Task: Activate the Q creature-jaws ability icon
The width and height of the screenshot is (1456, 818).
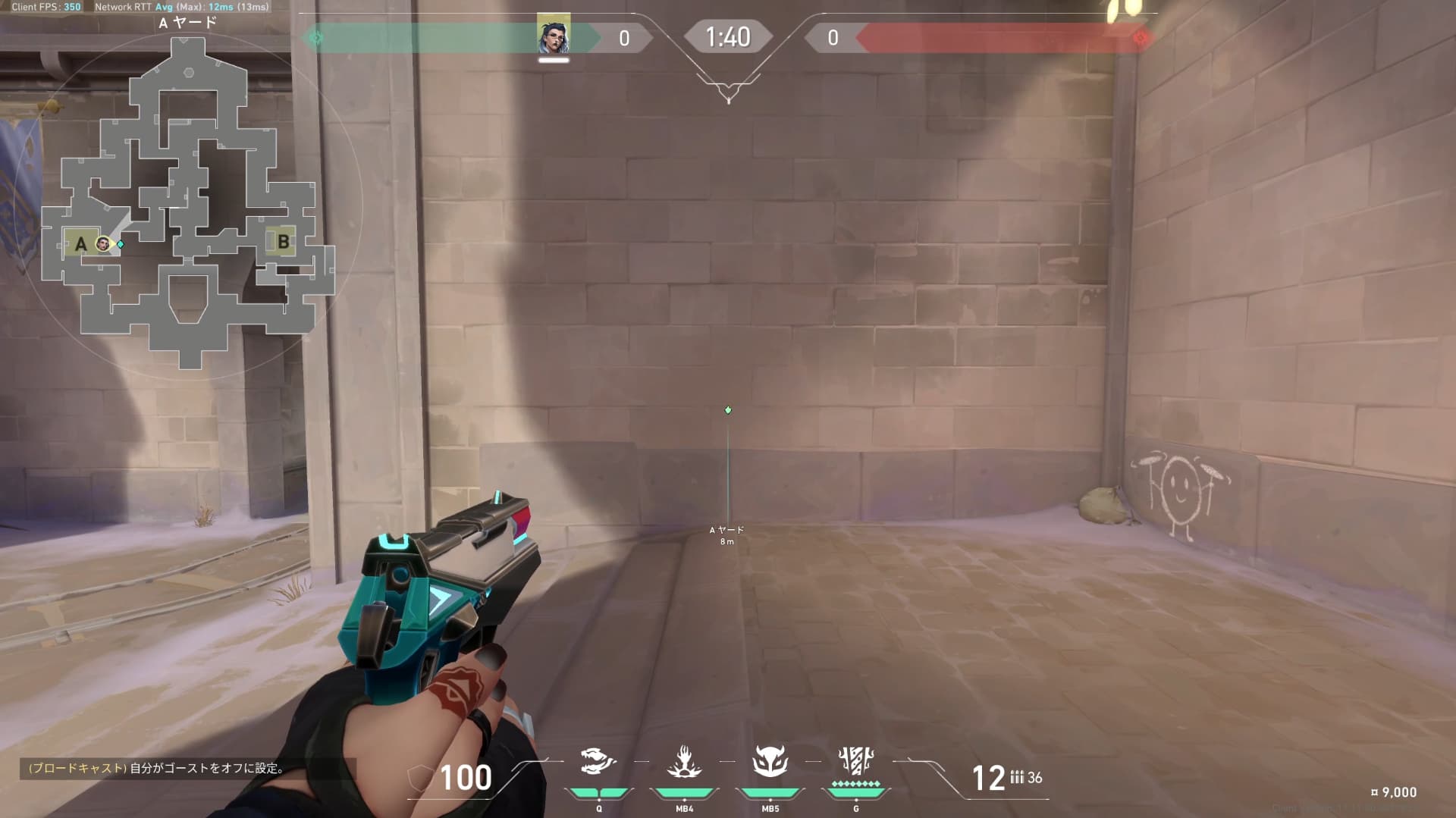Action: pyautogui.click(x=598, y=761)
